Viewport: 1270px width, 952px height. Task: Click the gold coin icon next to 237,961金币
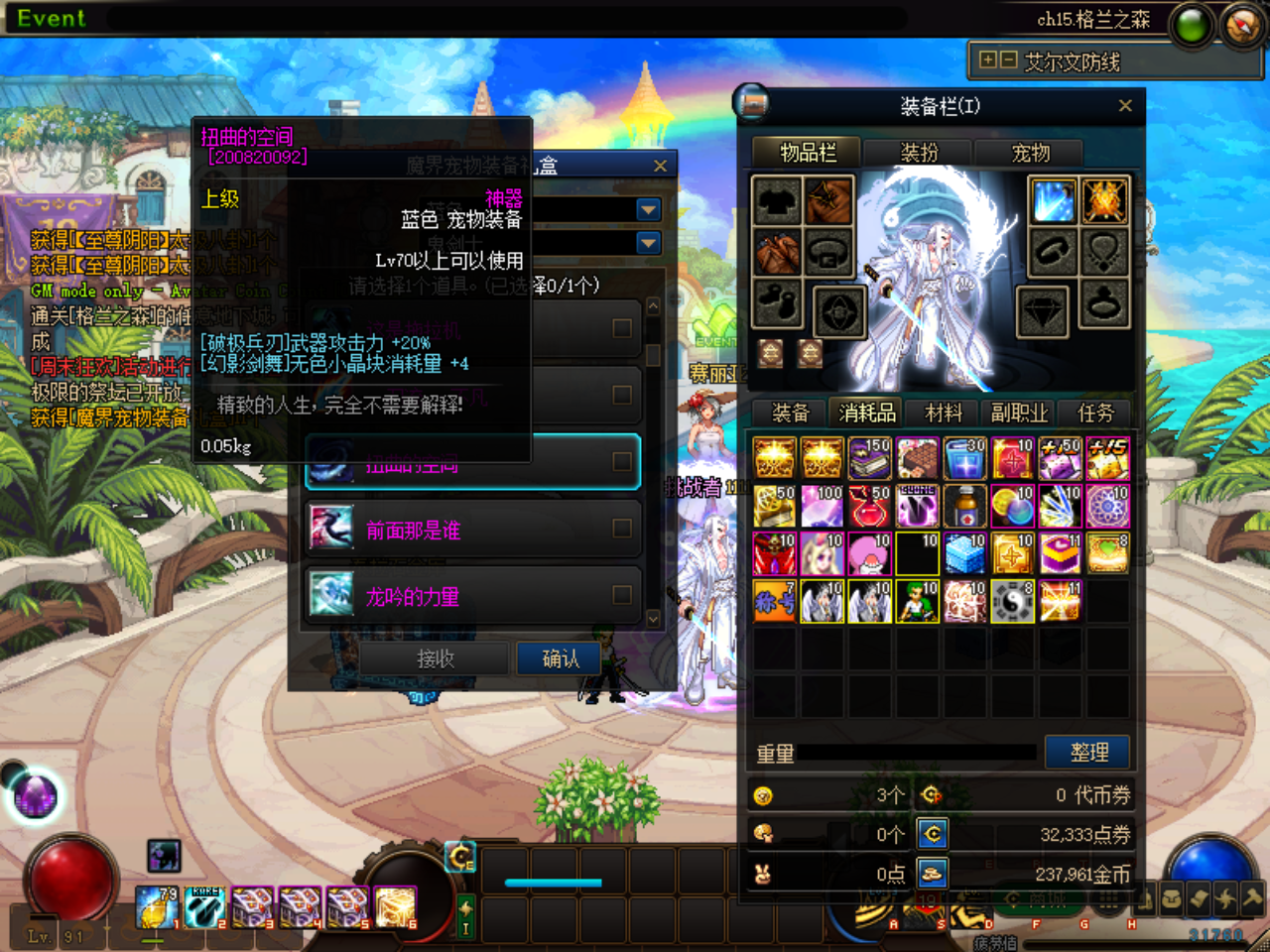coord(931,873)
